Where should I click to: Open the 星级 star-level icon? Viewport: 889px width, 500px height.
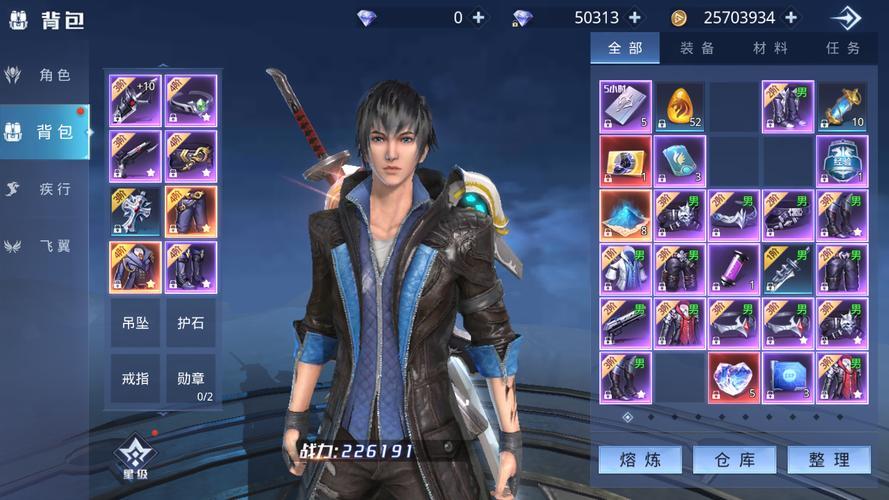click(x=133, y=456)
